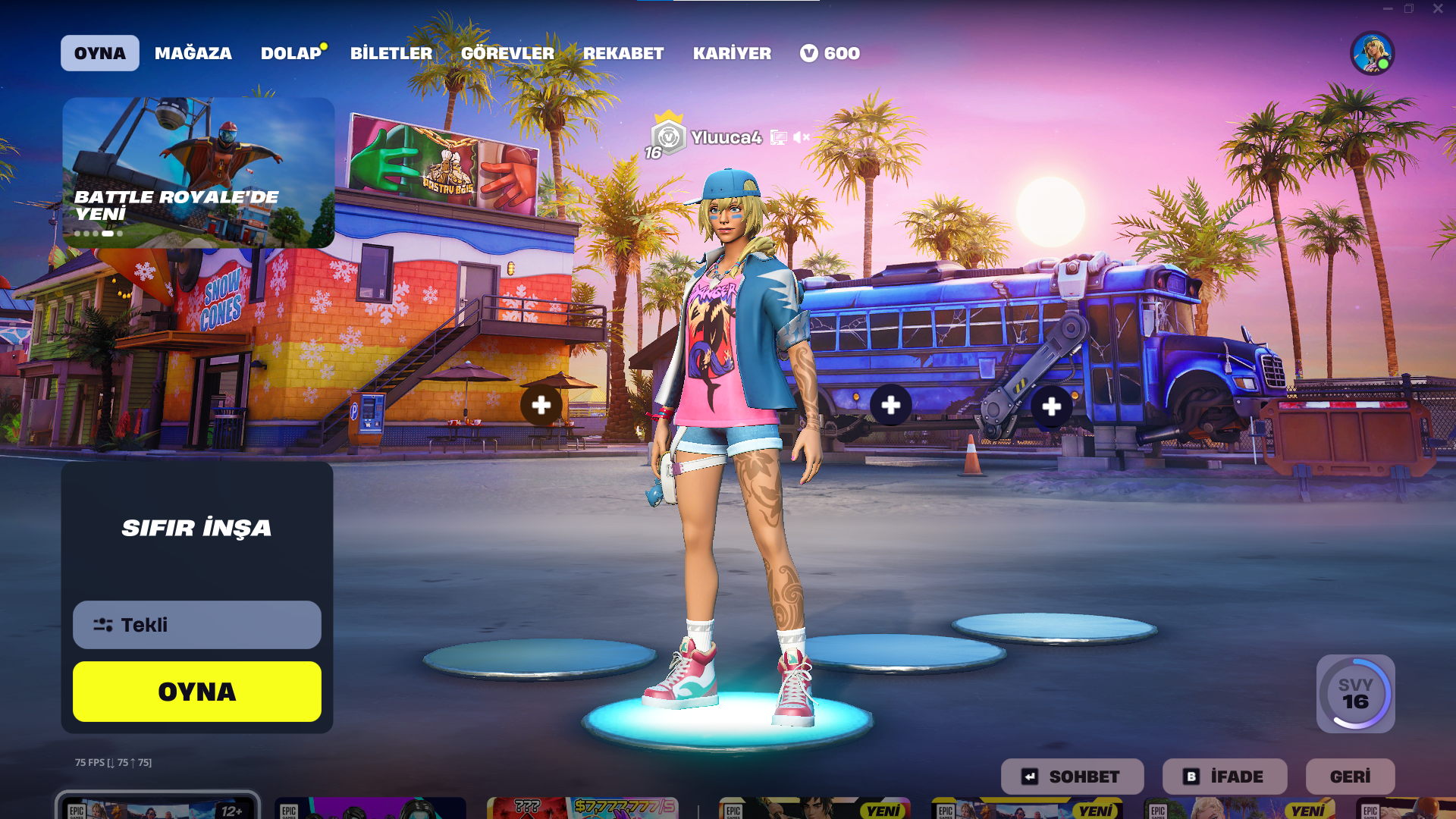Choose the İFADE emote button

tap(1224, 777)
